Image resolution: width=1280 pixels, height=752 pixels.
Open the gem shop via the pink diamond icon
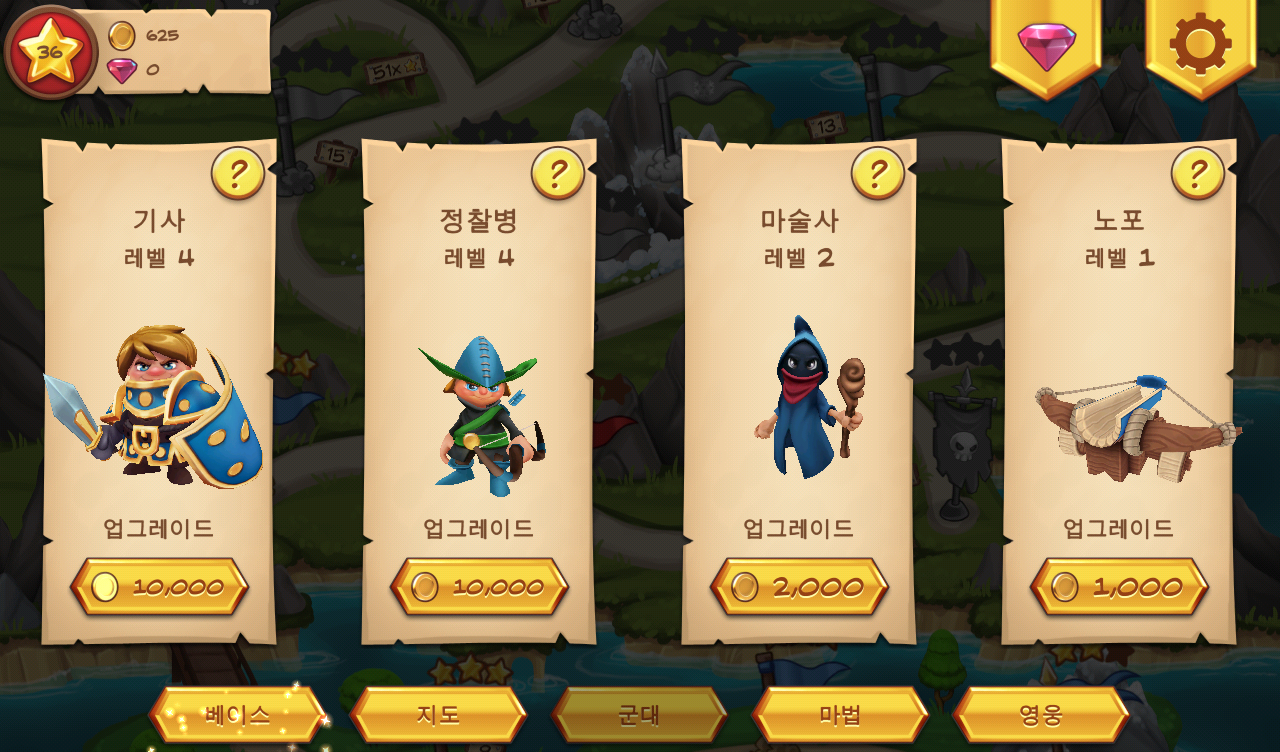point(1046,45)
